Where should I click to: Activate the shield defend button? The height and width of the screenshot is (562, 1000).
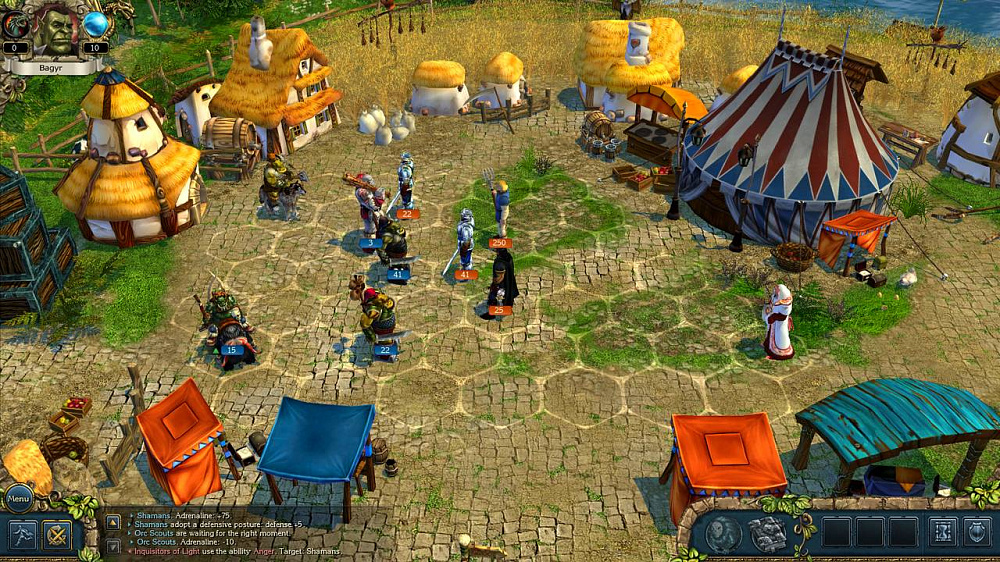[977, 532]
